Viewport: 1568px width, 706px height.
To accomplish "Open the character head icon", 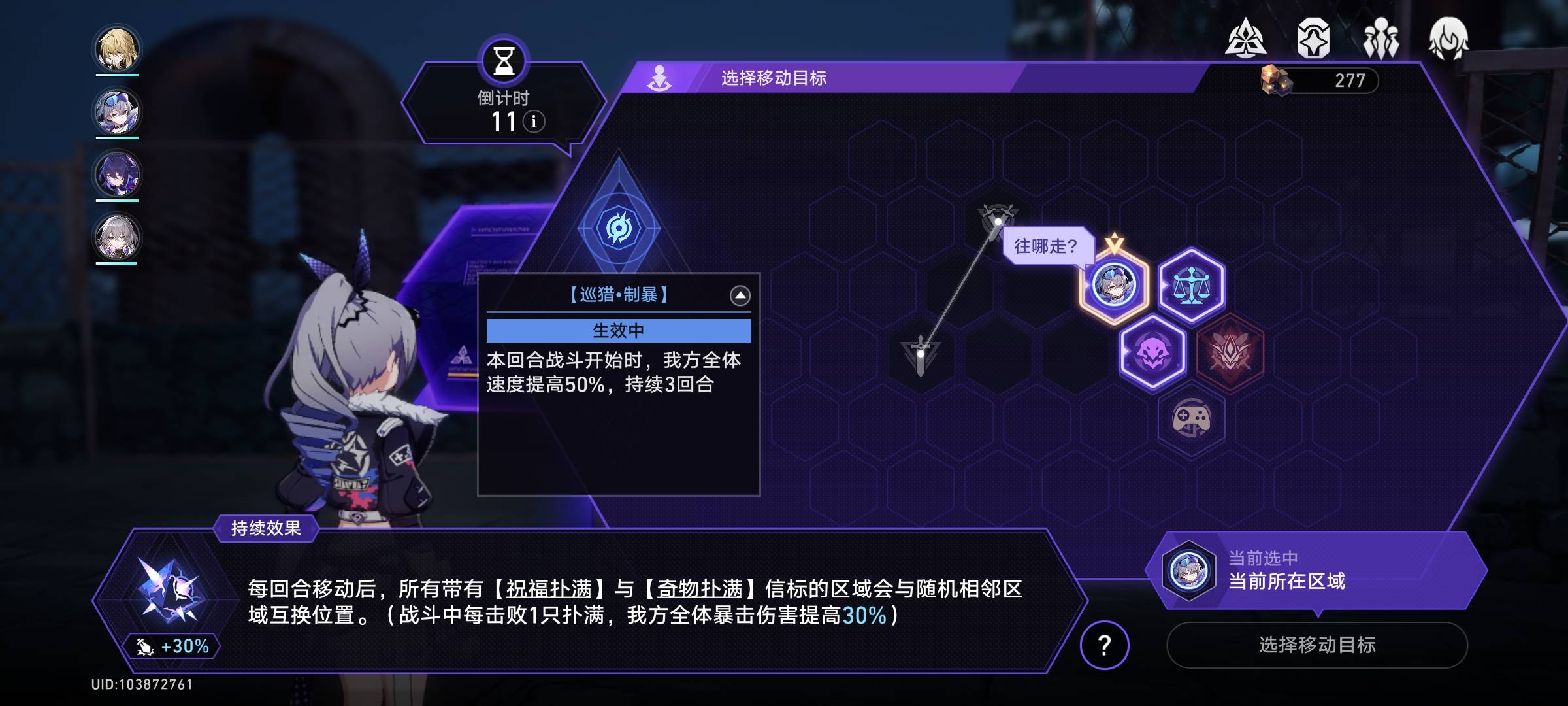I will [x=1448, y=39].
